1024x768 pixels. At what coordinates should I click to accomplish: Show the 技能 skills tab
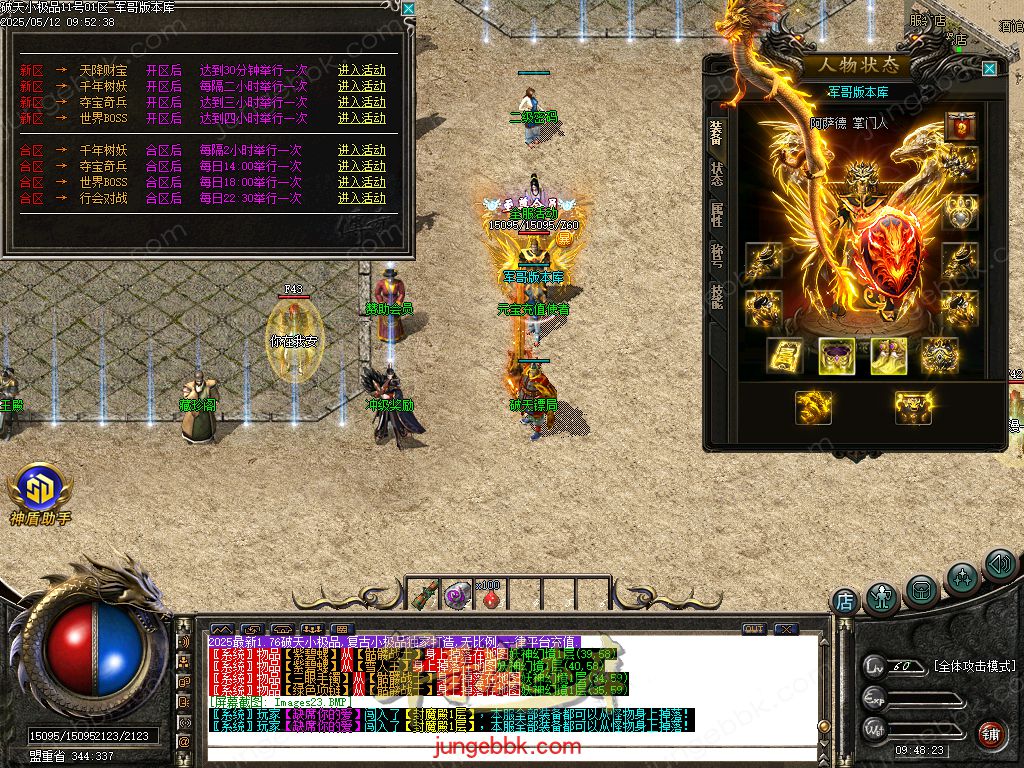pyautogui.click(x=716, y=295)
